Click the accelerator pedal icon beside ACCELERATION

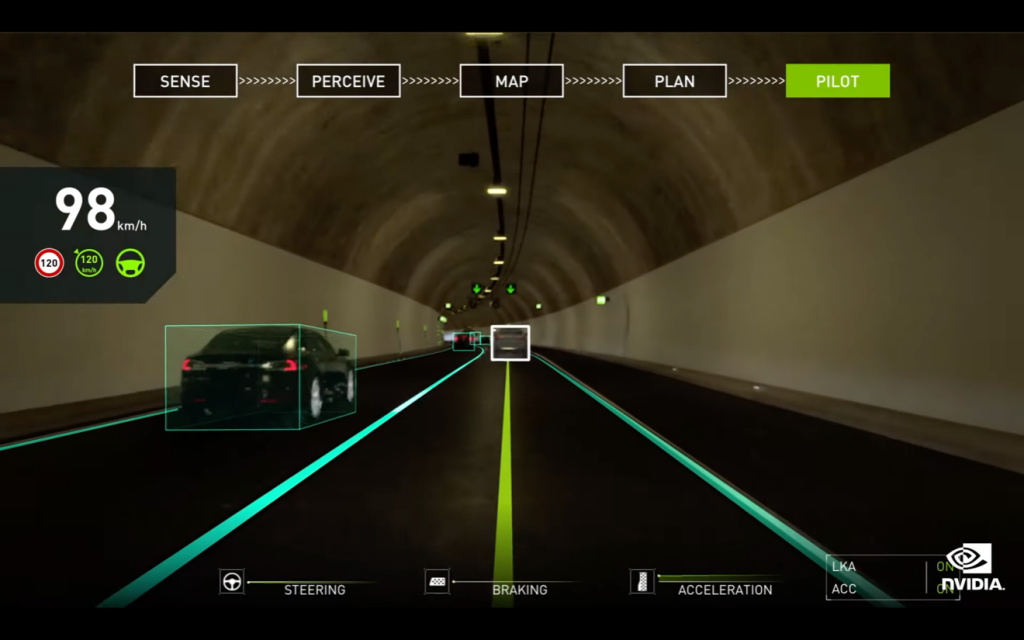(x=642, y=582)
